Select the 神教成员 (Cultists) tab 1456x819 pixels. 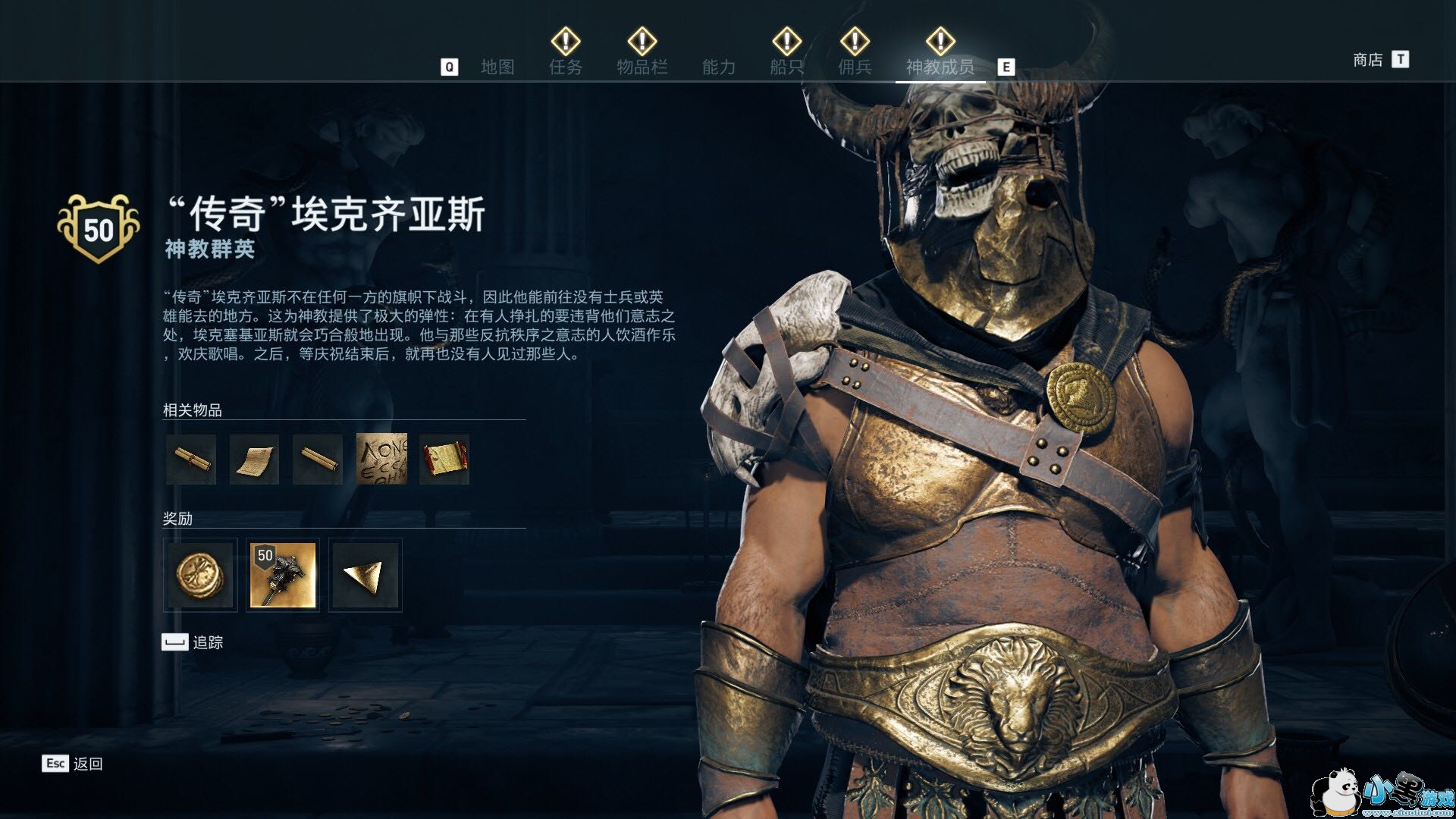[940, 67]
